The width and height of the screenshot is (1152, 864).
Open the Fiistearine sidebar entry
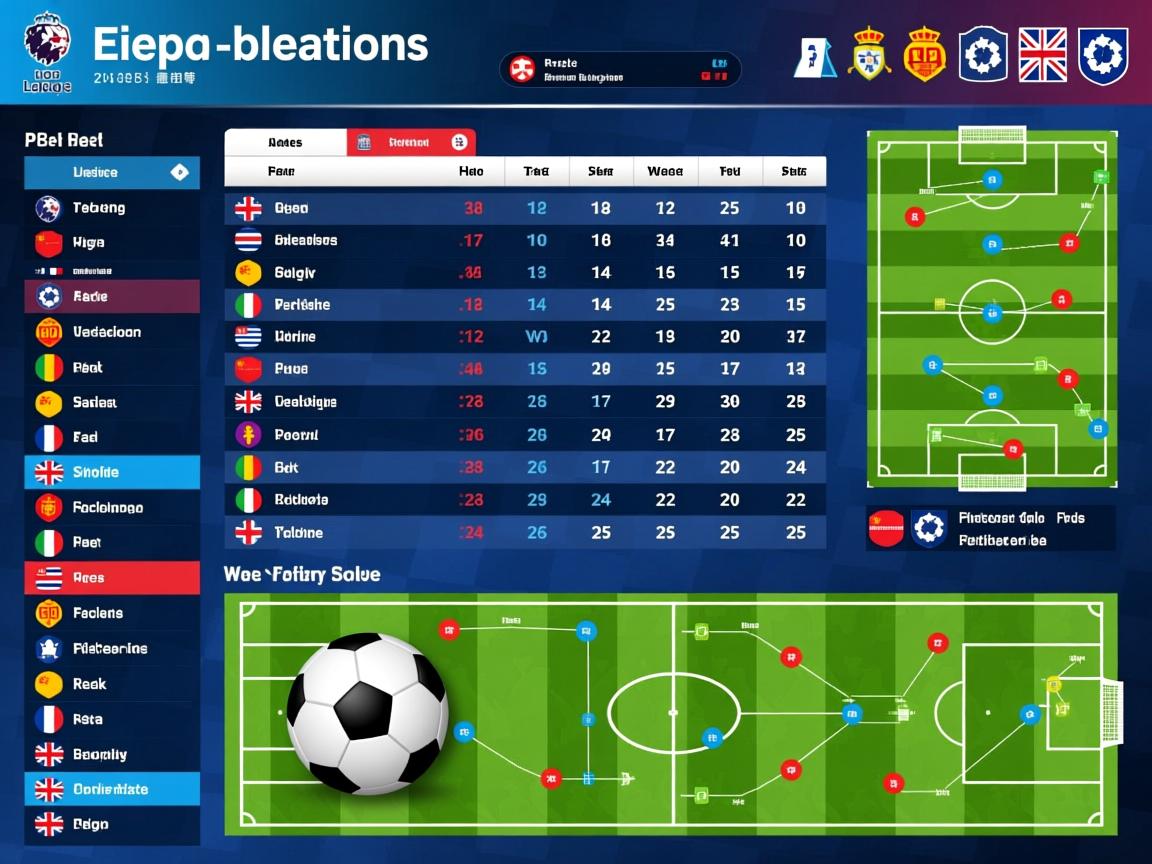tap(110, 649)
